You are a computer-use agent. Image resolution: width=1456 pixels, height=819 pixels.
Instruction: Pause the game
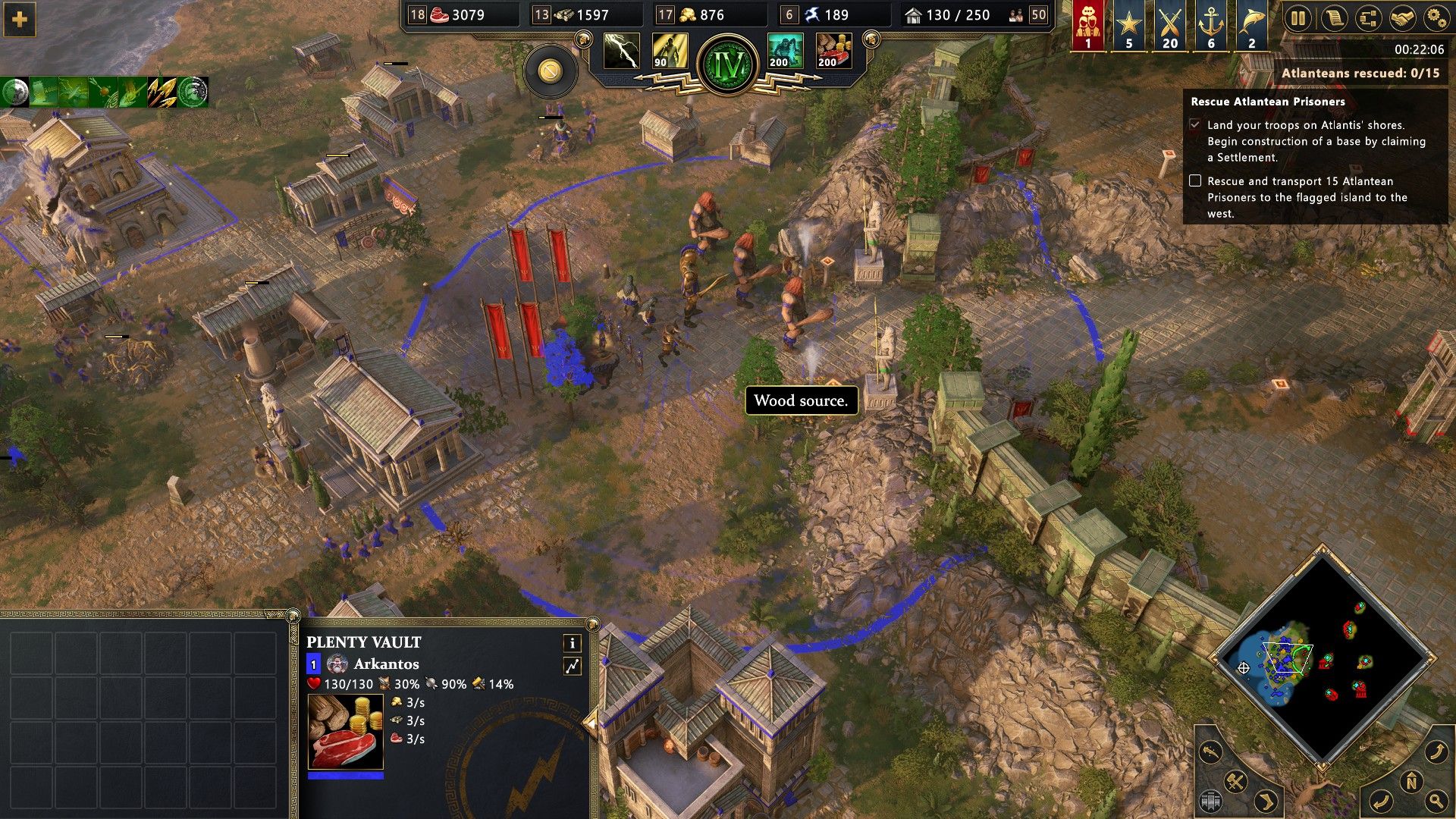(x=1298, y=18)
